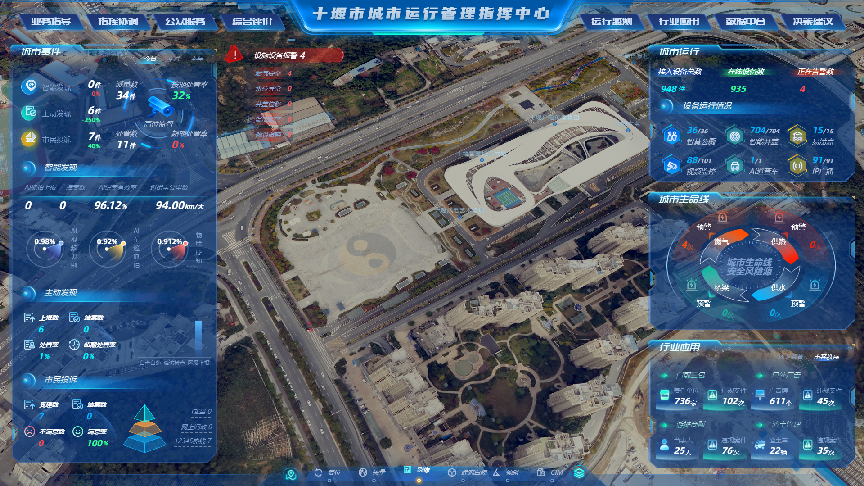Select the 公众服务 top navigation tab
The height and width of the screenshot is (486, 864).
tap(186, 20)
